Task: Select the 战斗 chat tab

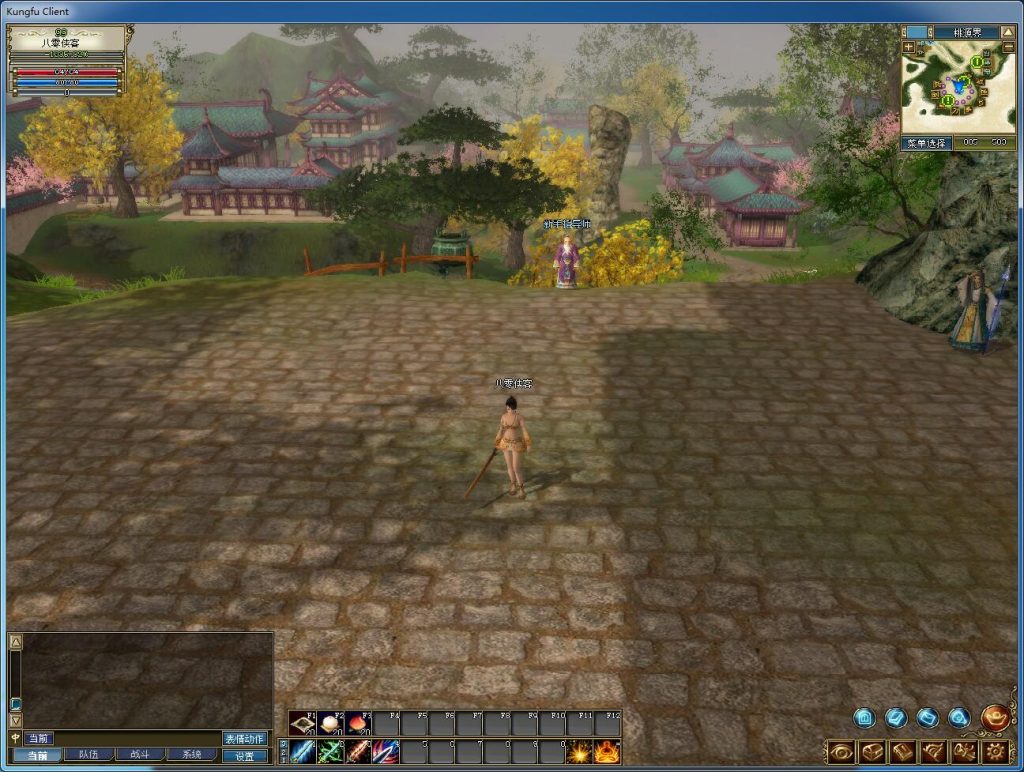Action: [139, 755]
